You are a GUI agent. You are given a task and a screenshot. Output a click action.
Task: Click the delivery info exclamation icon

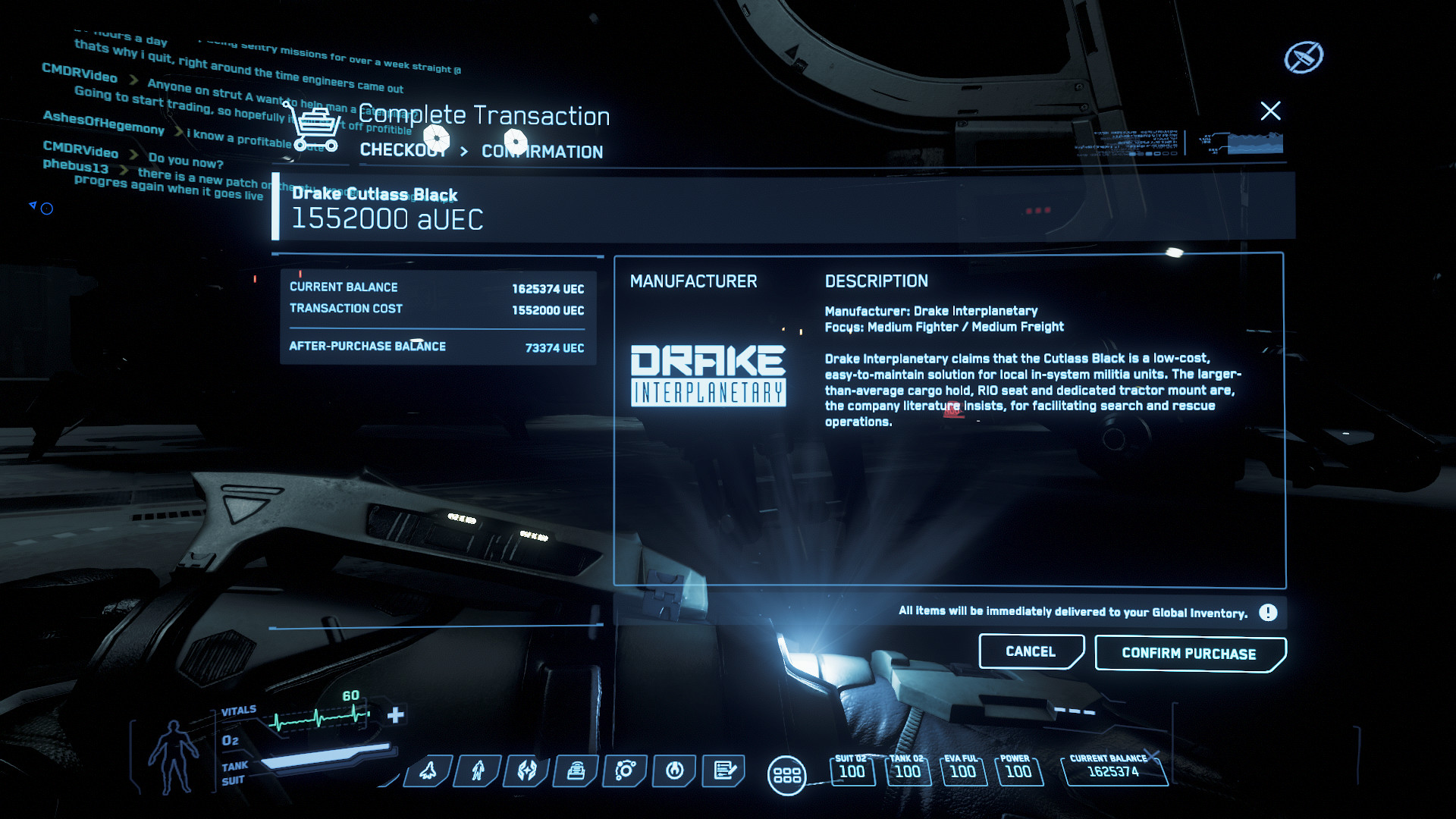click(1268, 613)
